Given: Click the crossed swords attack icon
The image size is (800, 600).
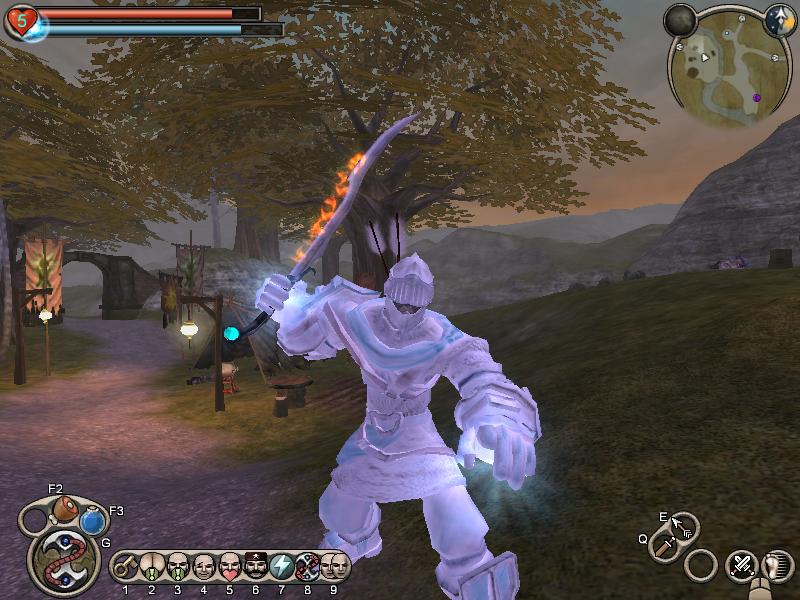Looking at the screenshot, I should (741, 566).
